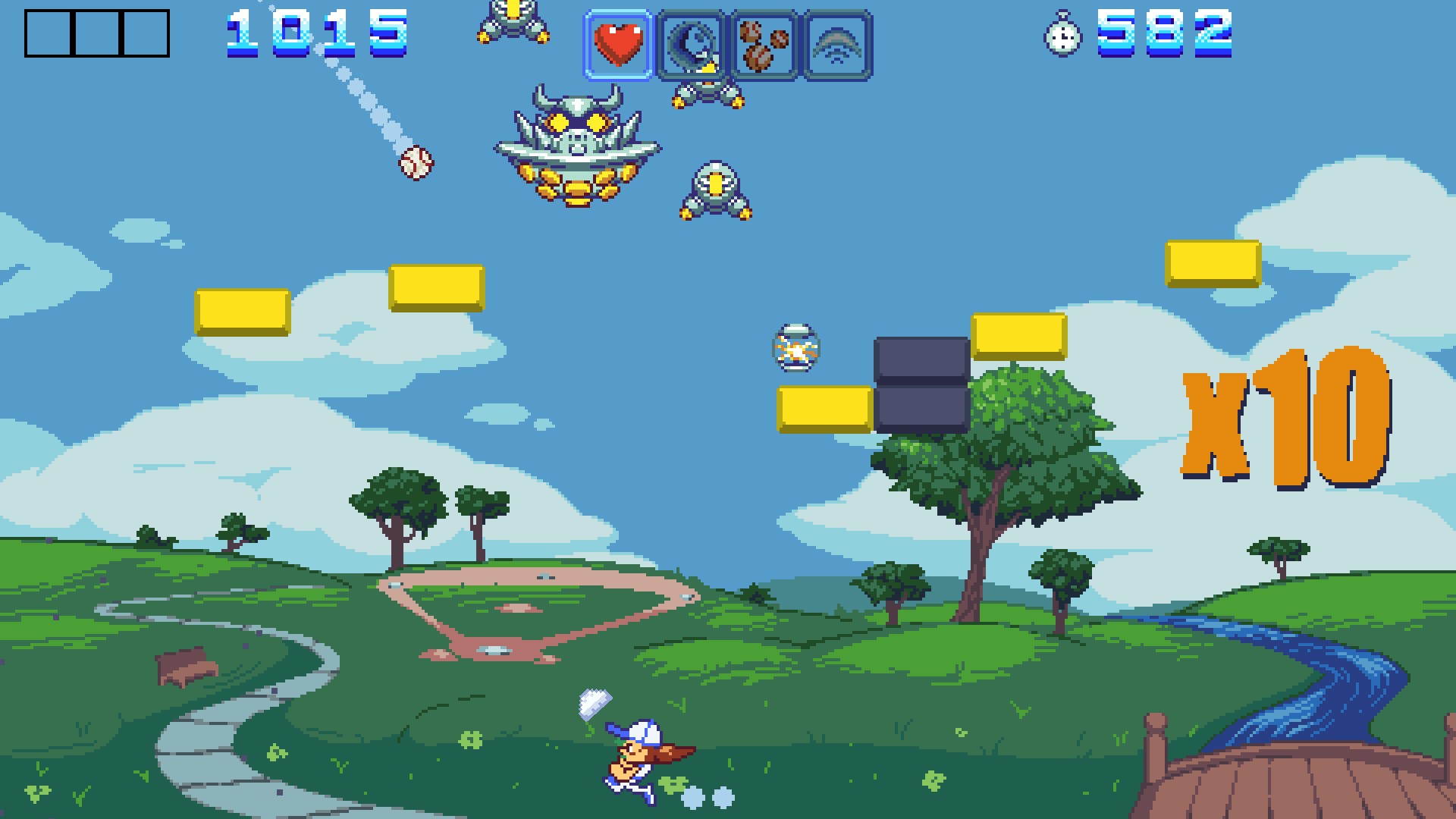Click the horned boss enemy sprite
The image size is (1456, 819).
coord(580,144)
